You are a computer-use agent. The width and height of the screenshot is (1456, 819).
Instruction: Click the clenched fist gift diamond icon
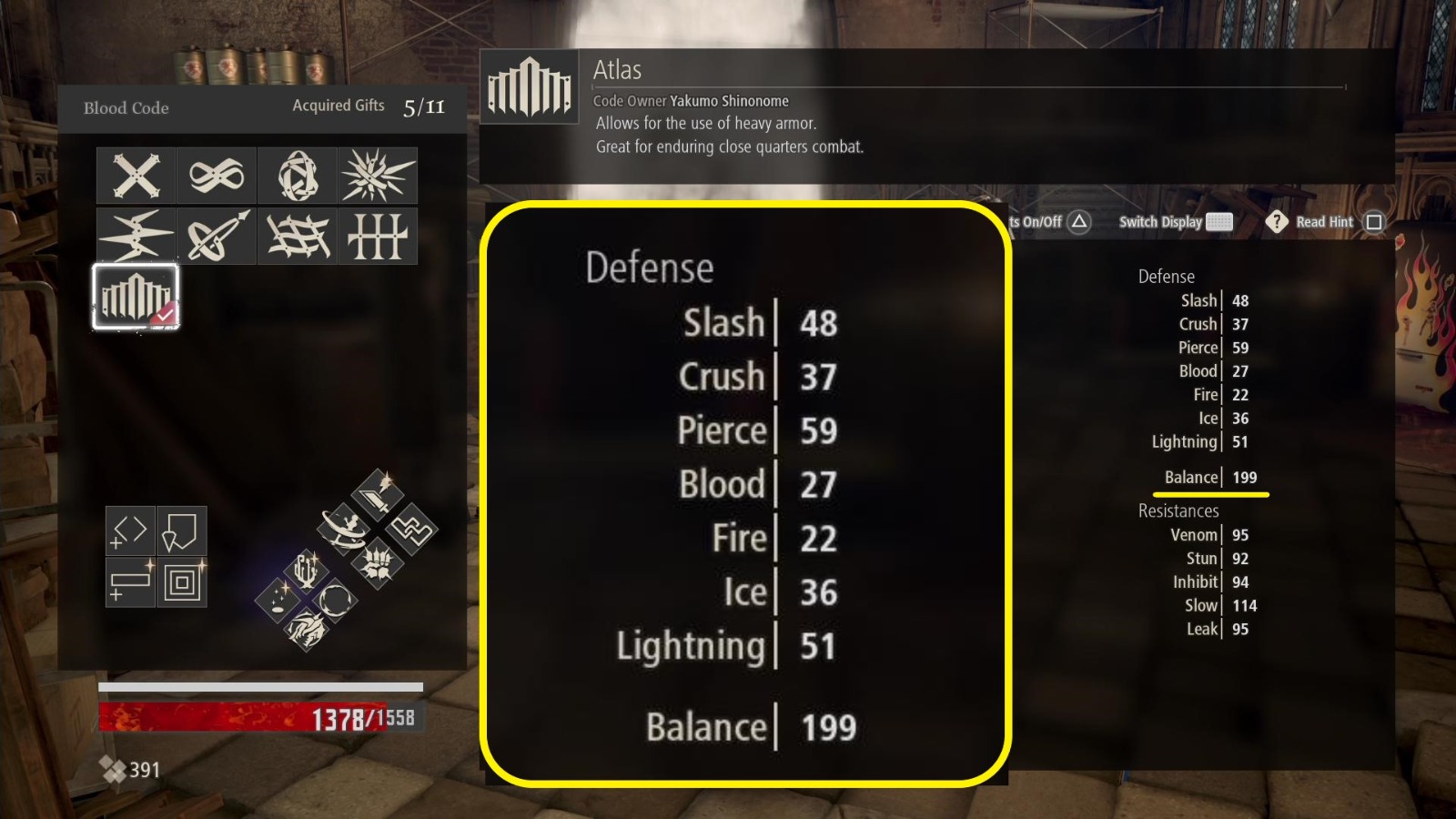[379, 565]
